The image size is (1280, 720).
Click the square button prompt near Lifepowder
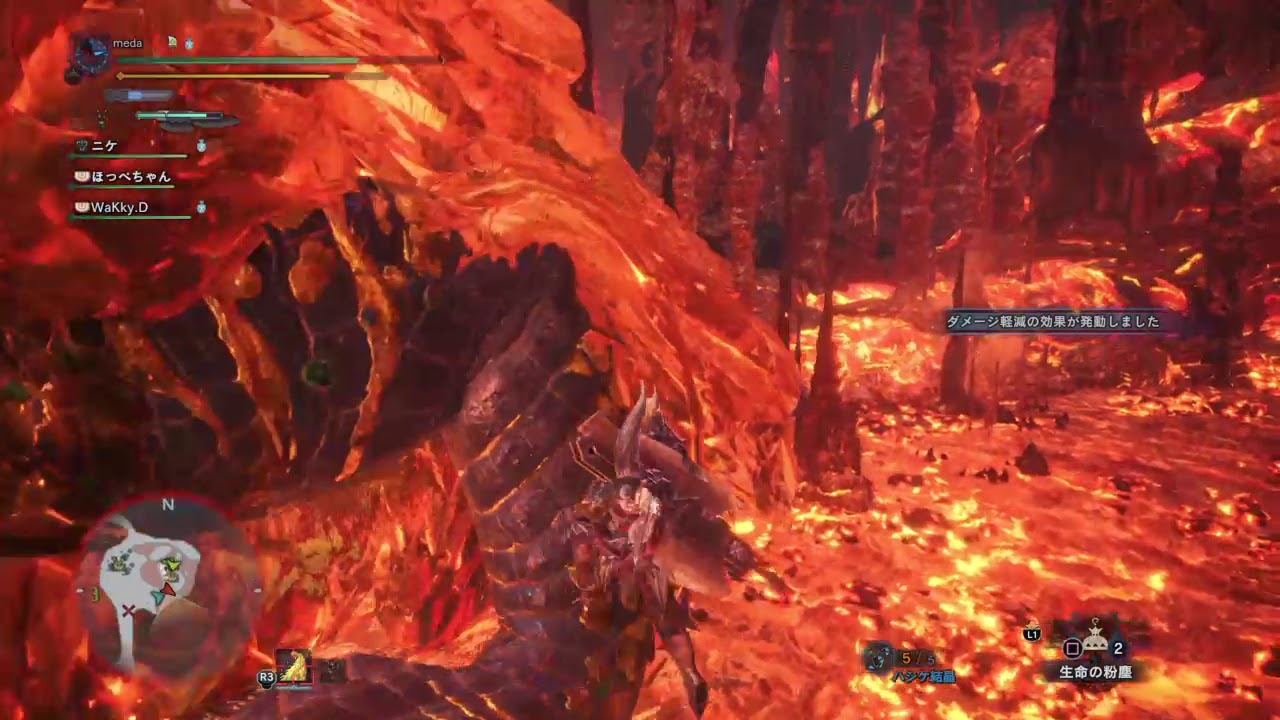click(1071, 648)
